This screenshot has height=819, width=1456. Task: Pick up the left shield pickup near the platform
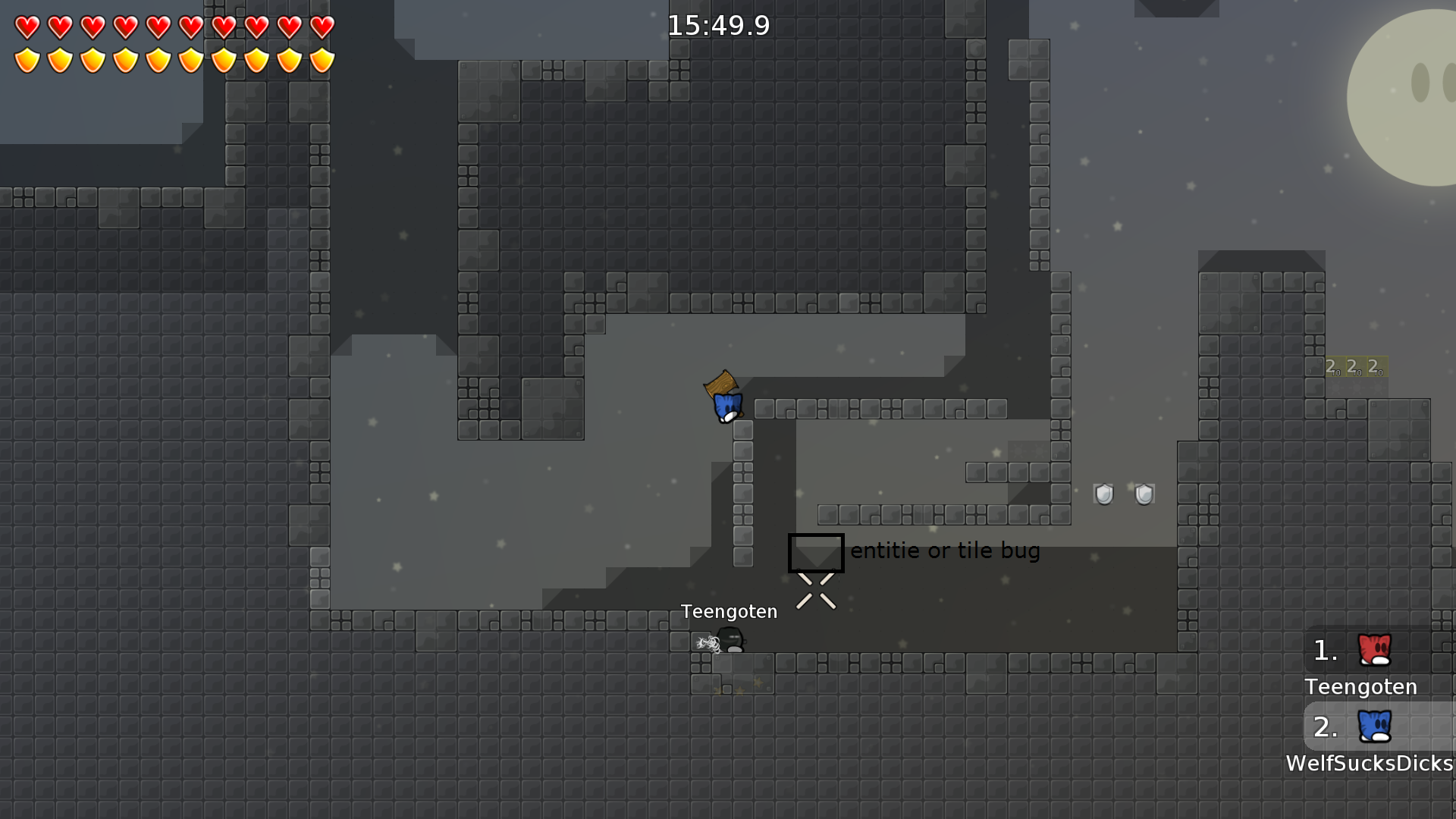click(x=1105, y=494)
